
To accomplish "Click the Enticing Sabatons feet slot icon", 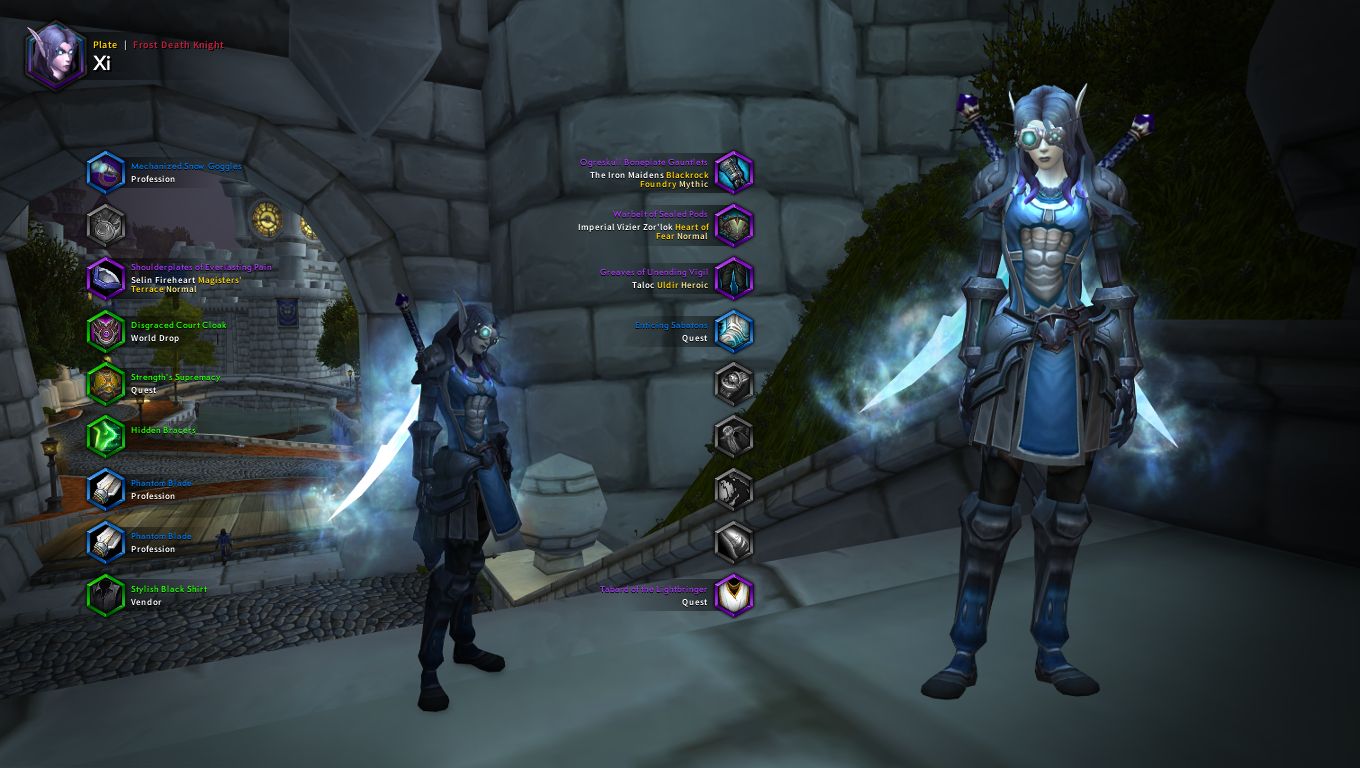I will (733, 331).
